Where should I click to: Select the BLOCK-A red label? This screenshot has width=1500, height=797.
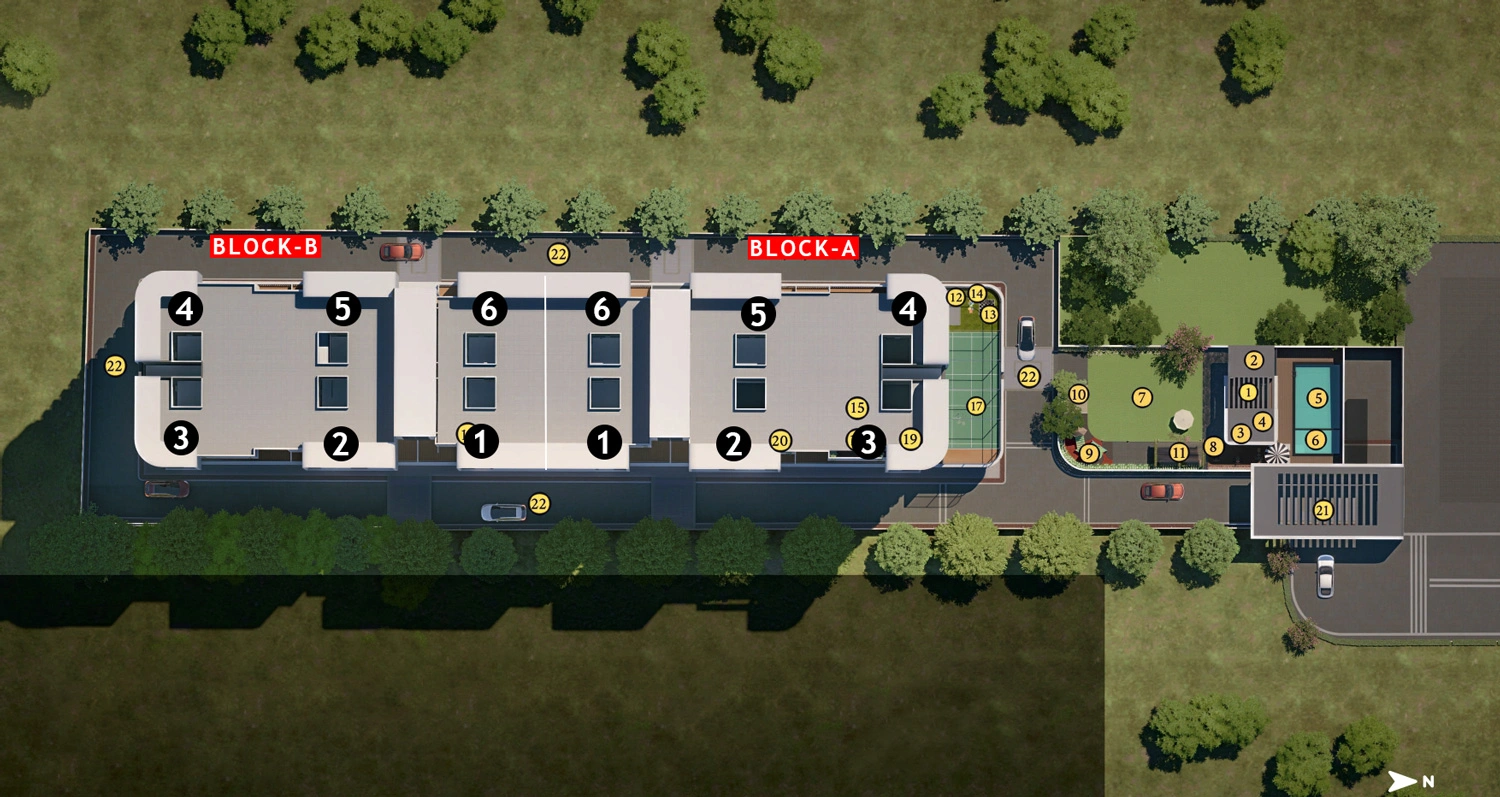(803, 248)
